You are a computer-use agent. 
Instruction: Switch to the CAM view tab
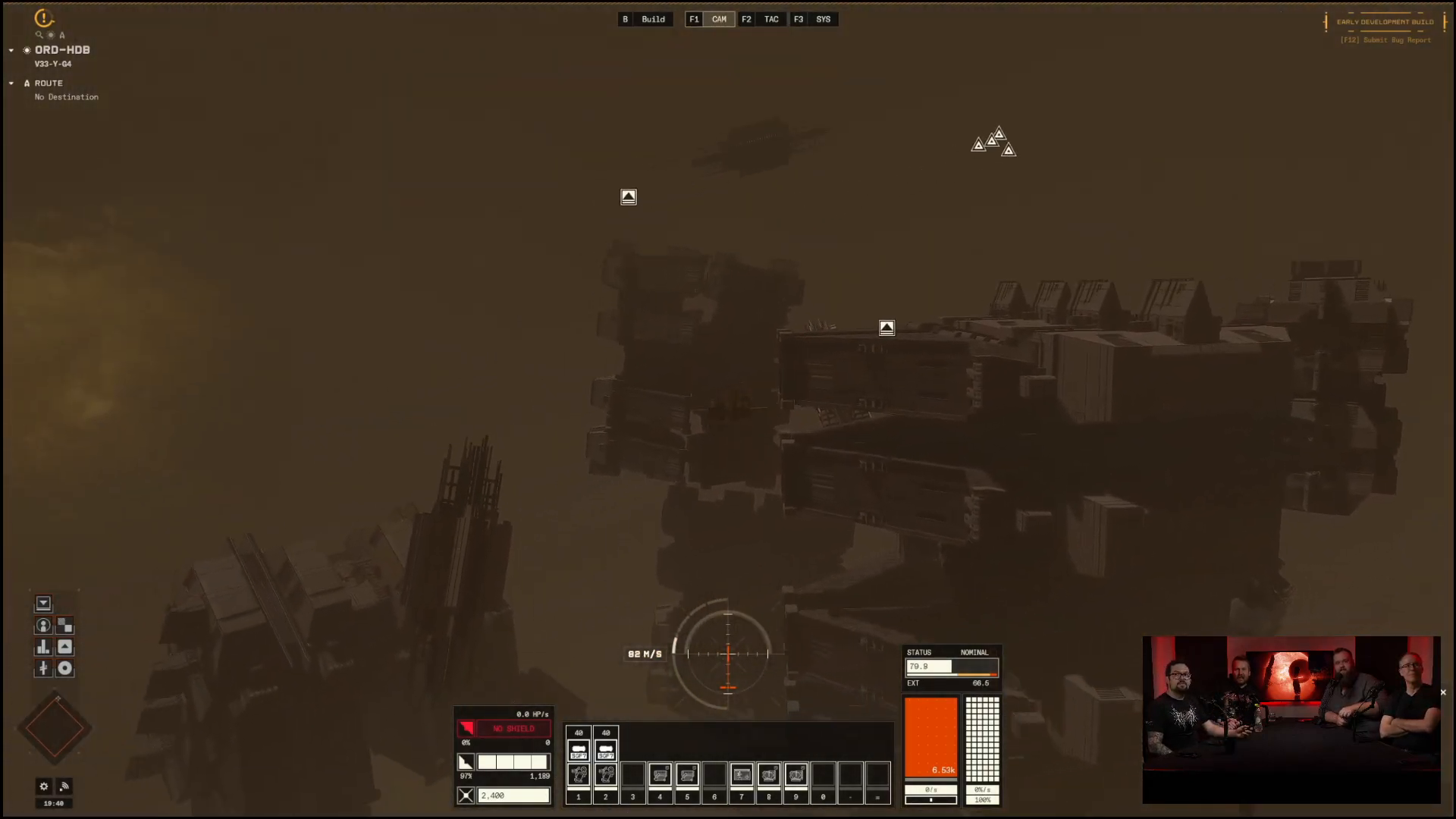pos(718,19)
